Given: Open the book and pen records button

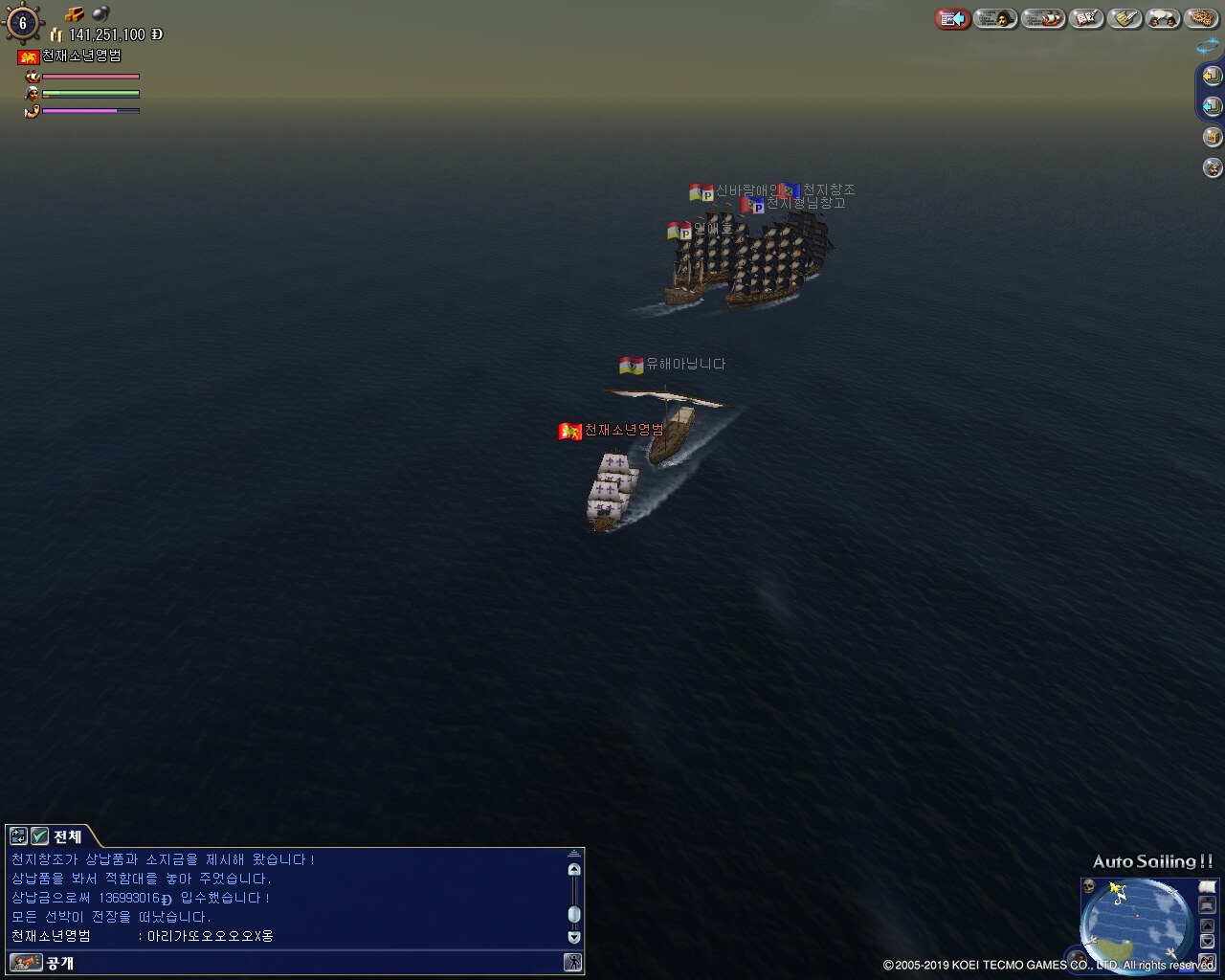Looking at the screenshot, I should point(1087,18).
